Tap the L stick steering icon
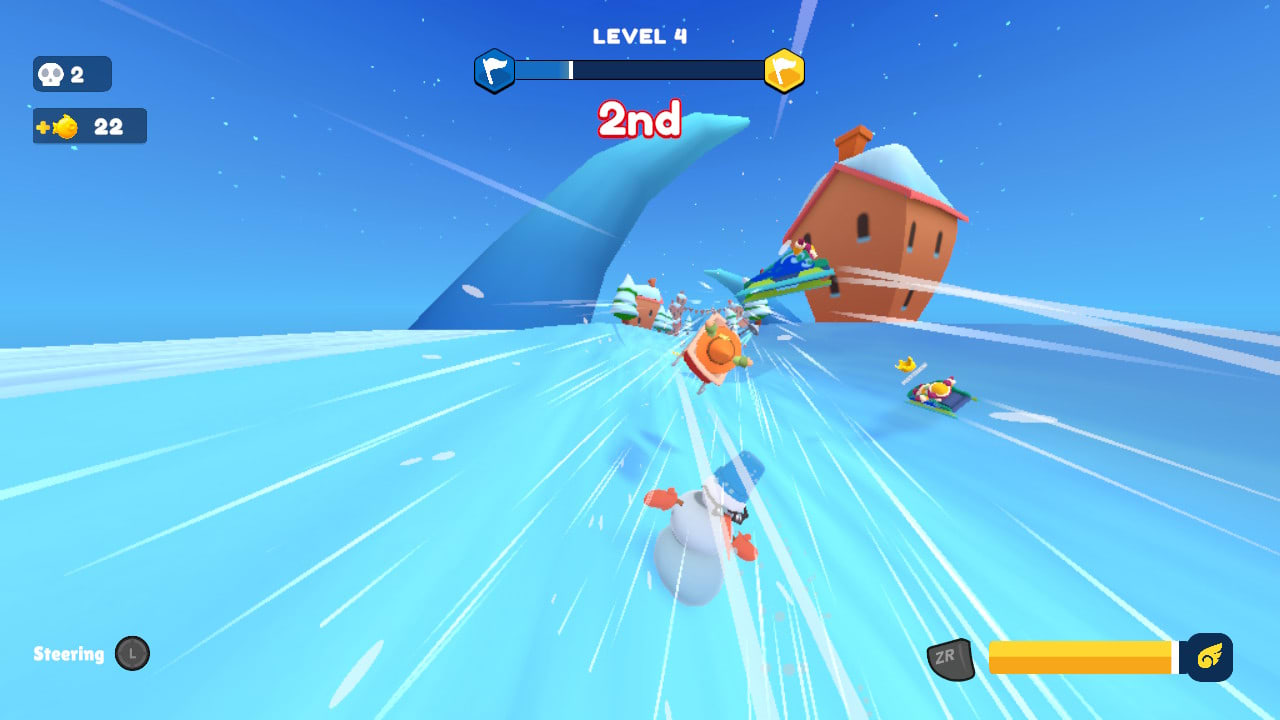This screenshot has width=1280, height=720. 132,654
